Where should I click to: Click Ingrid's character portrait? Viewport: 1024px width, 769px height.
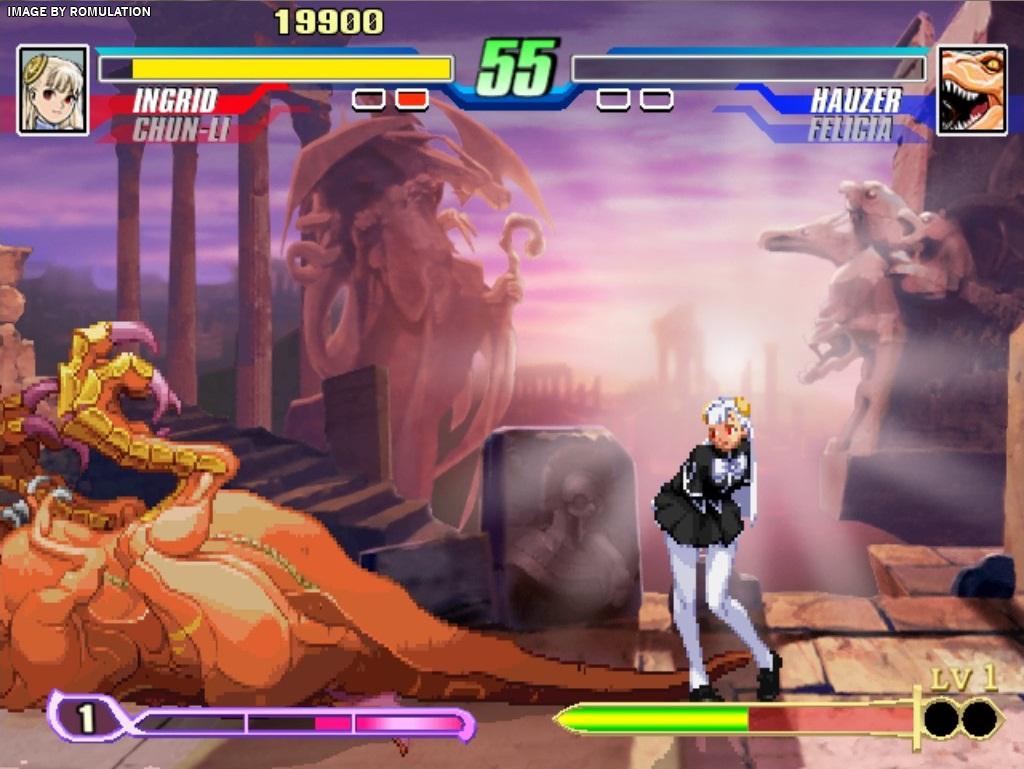point(53,90)
